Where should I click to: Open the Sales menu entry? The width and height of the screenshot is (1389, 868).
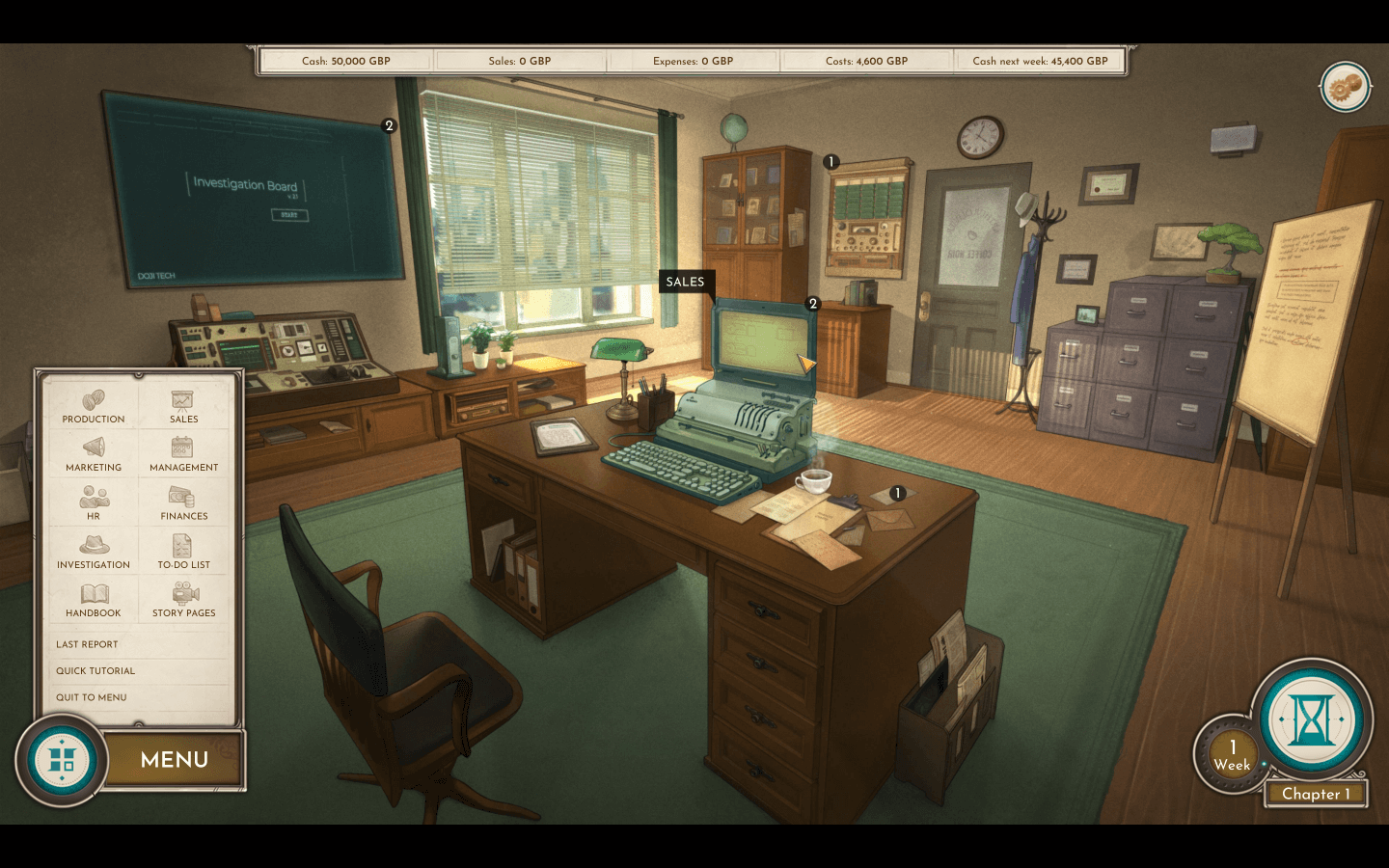pos(183,406)
